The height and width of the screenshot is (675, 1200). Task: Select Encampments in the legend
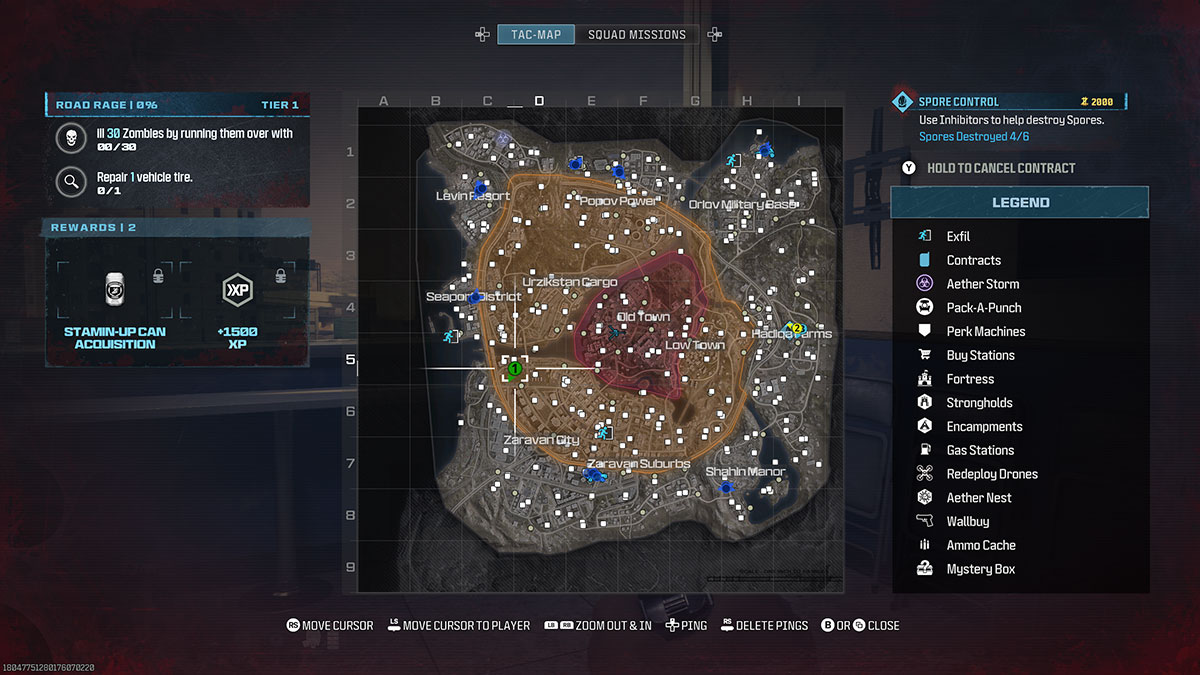click(984, 427)
